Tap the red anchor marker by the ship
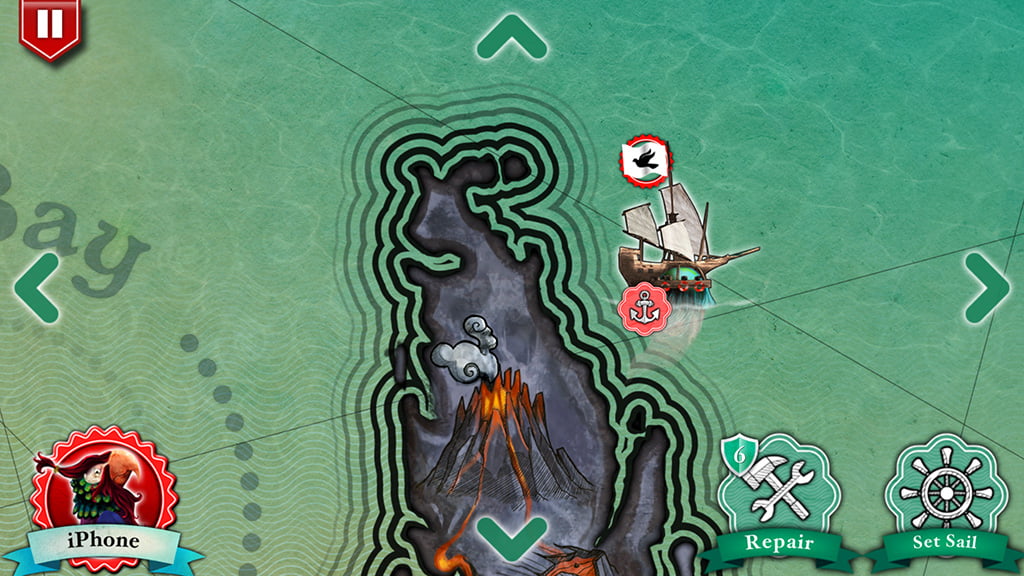 (x=643, y=307)
